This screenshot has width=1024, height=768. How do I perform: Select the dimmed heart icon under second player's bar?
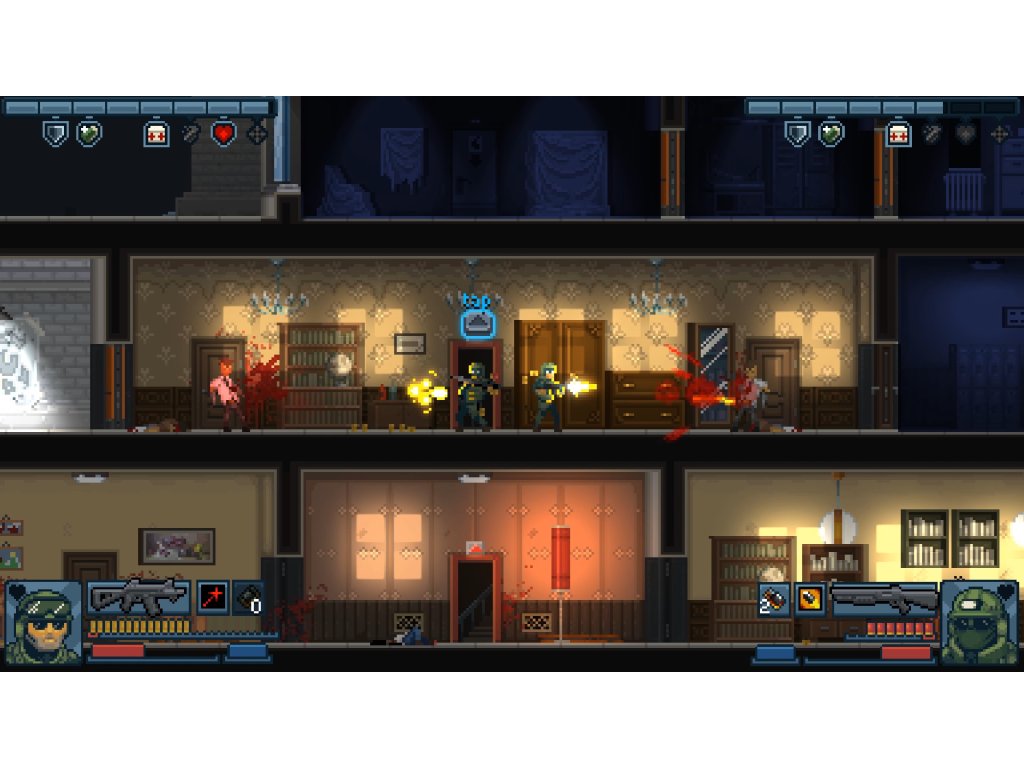tap(965, 133)
